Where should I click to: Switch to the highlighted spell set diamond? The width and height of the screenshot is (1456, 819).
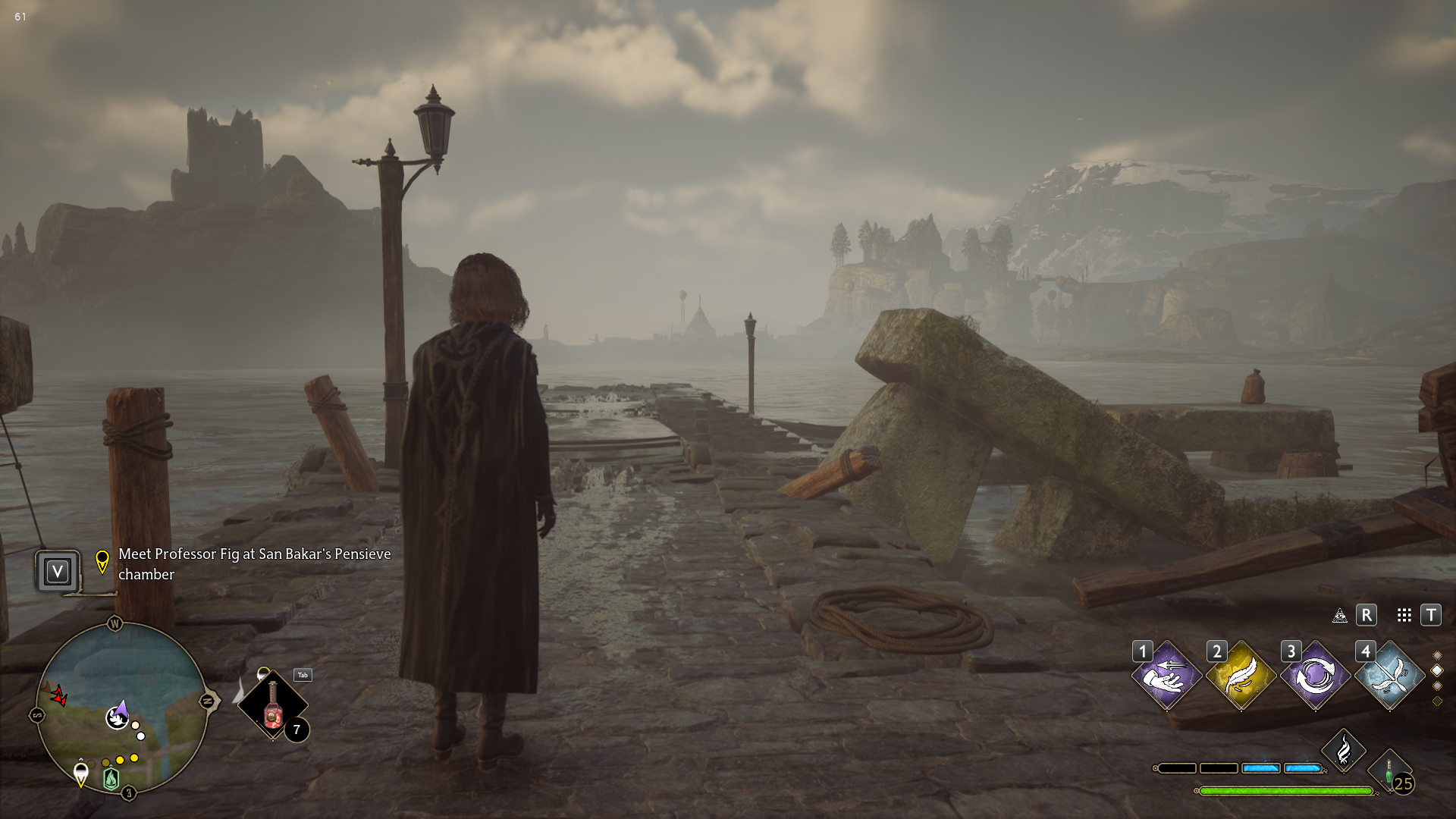click(x=1437, y=670)
